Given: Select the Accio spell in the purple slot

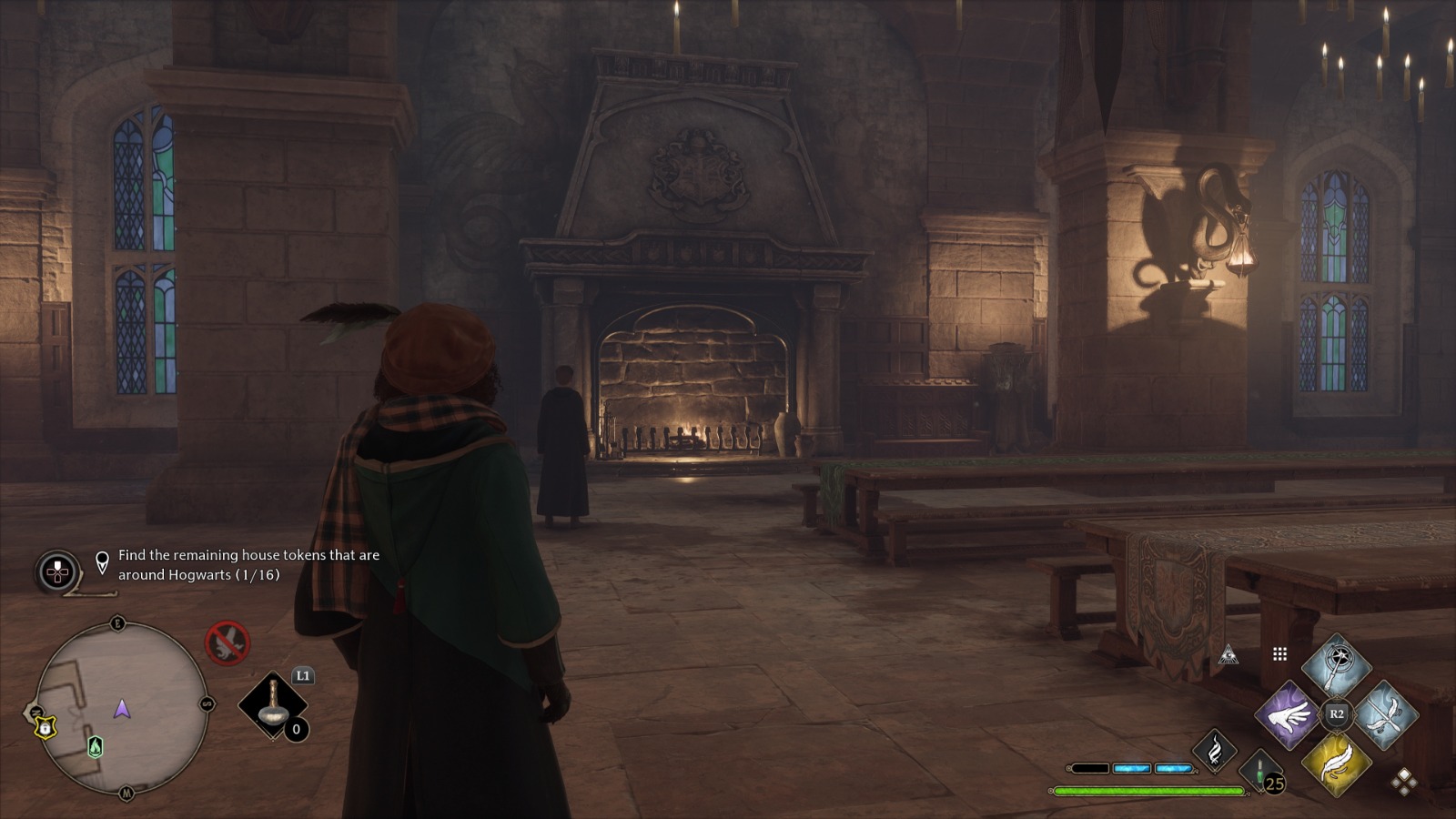Looking at the screenshot, I should pos(1286,716).
